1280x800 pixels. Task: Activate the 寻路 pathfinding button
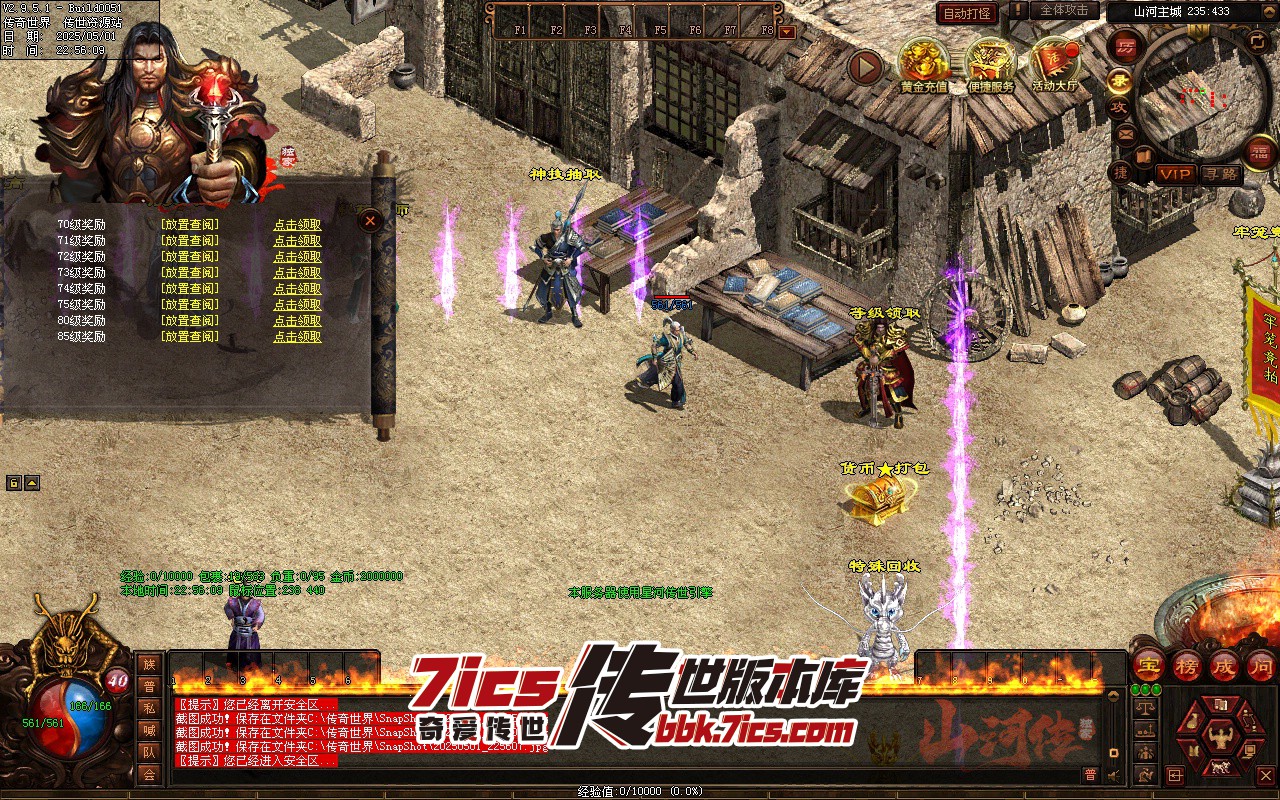point(1220,174)
